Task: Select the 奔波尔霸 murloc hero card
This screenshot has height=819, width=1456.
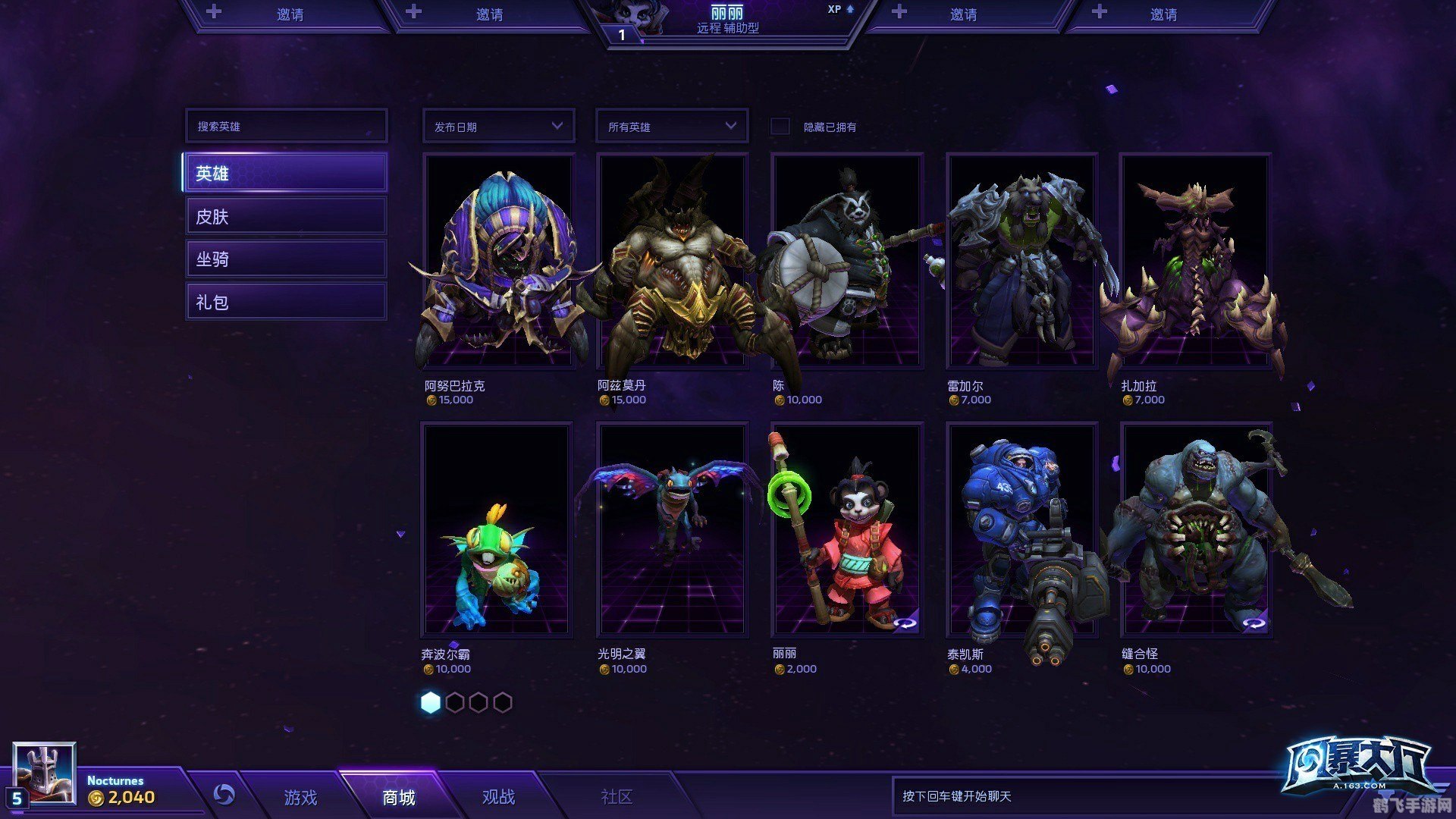Action: point(497,529)
